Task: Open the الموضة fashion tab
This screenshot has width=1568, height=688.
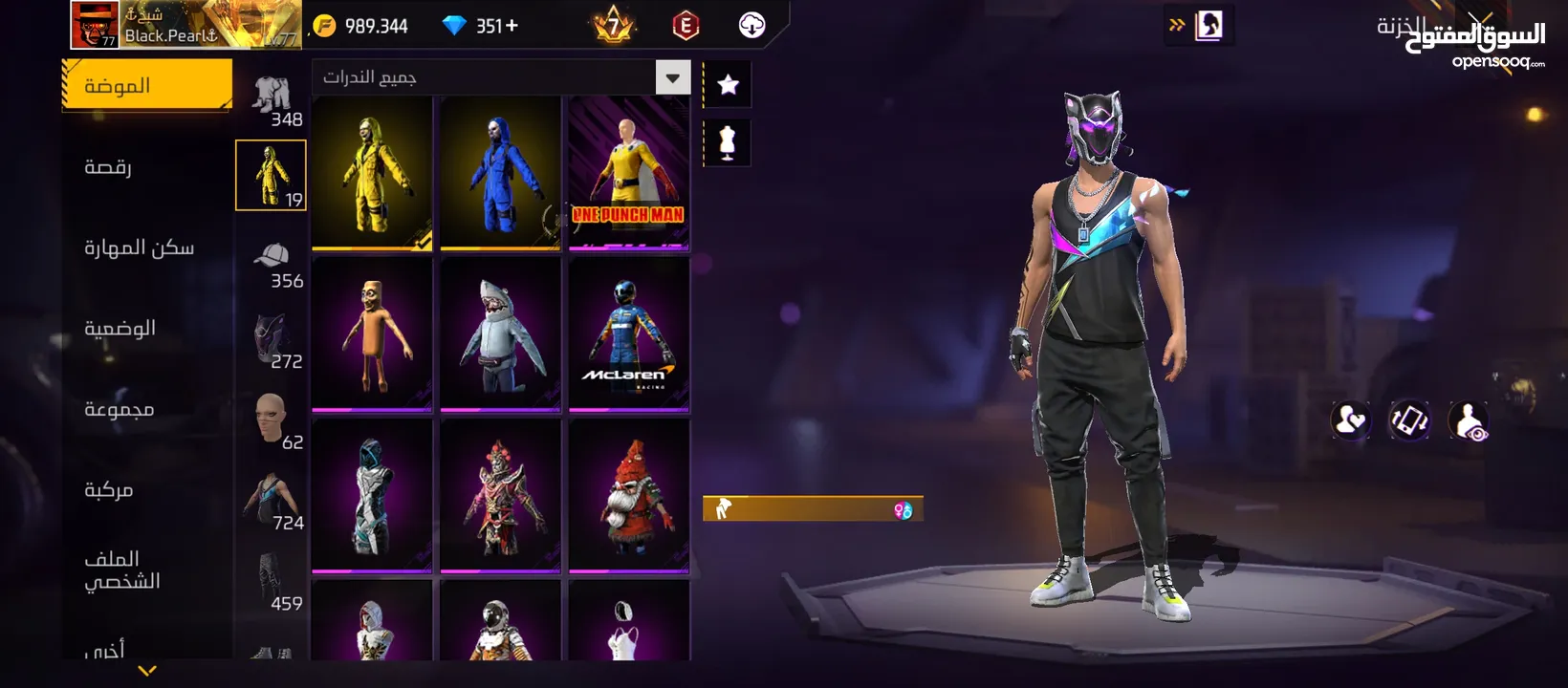Action: click(146, 86)
